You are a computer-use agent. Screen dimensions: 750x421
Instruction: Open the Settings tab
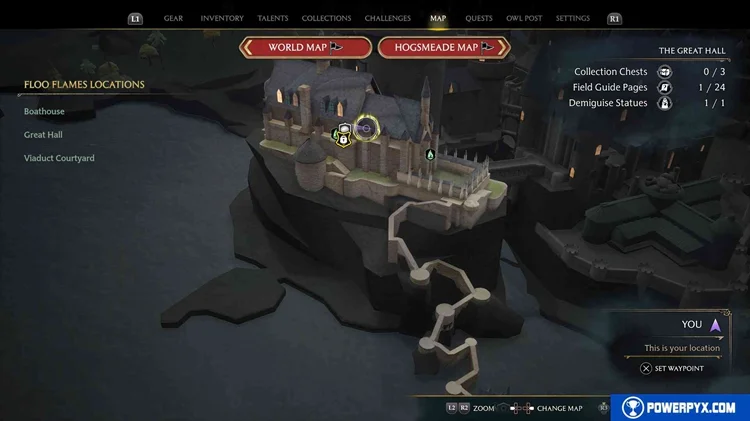point(573,18)
